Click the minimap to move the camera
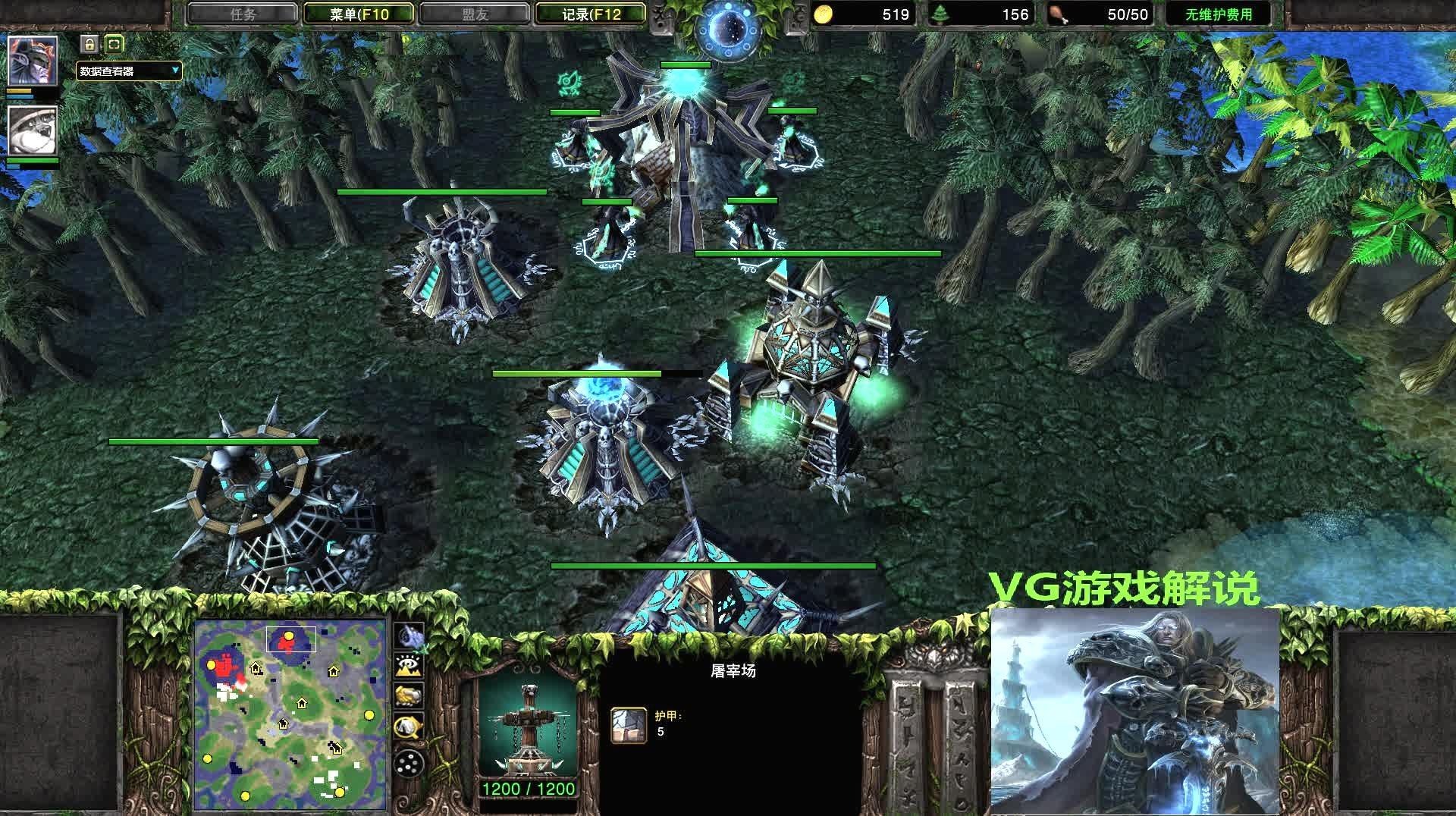 (x=290, y=714)
